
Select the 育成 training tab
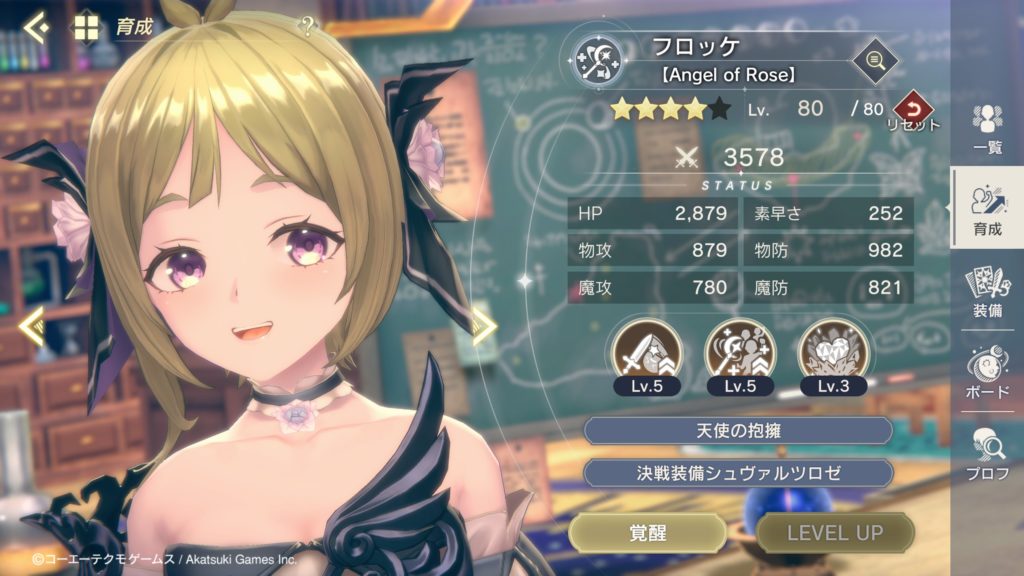pos(986,210)
